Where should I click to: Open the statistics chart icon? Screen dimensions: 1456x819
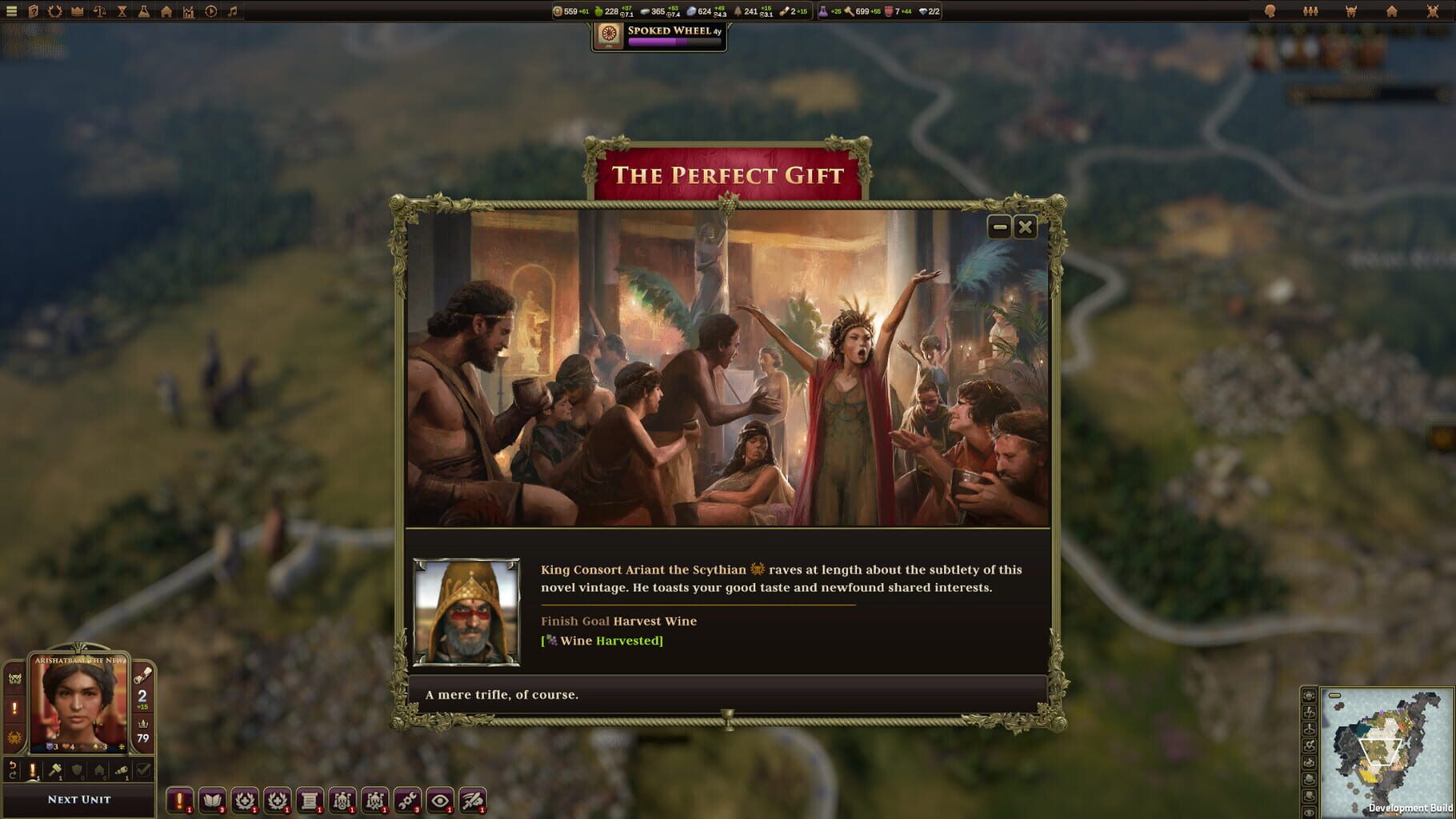tap(187, 10)
